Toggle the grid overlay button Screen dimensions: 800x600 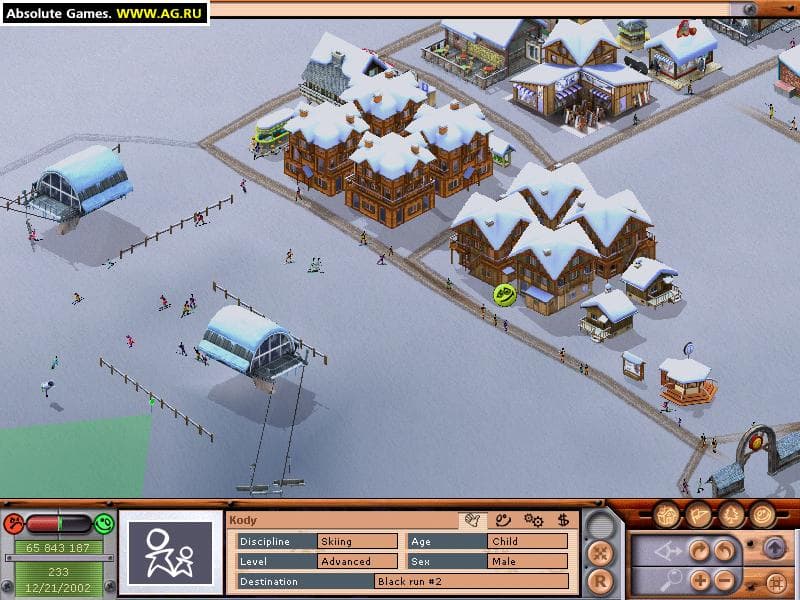click(x=773, y=580)
